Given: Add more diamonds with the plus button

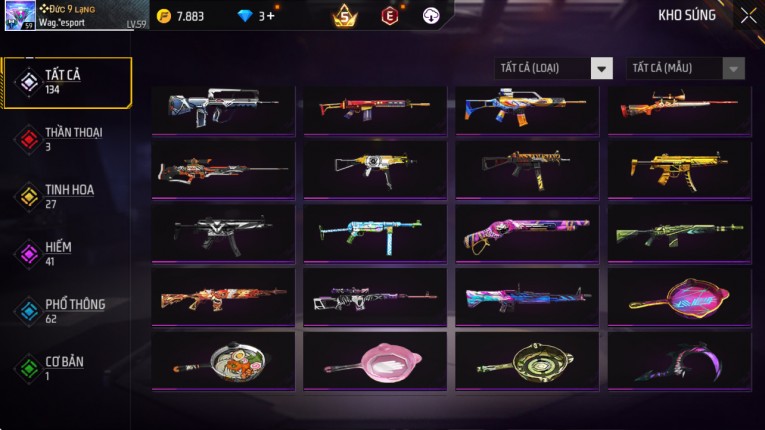Looking at the screenshot, I should click(270, 16).
